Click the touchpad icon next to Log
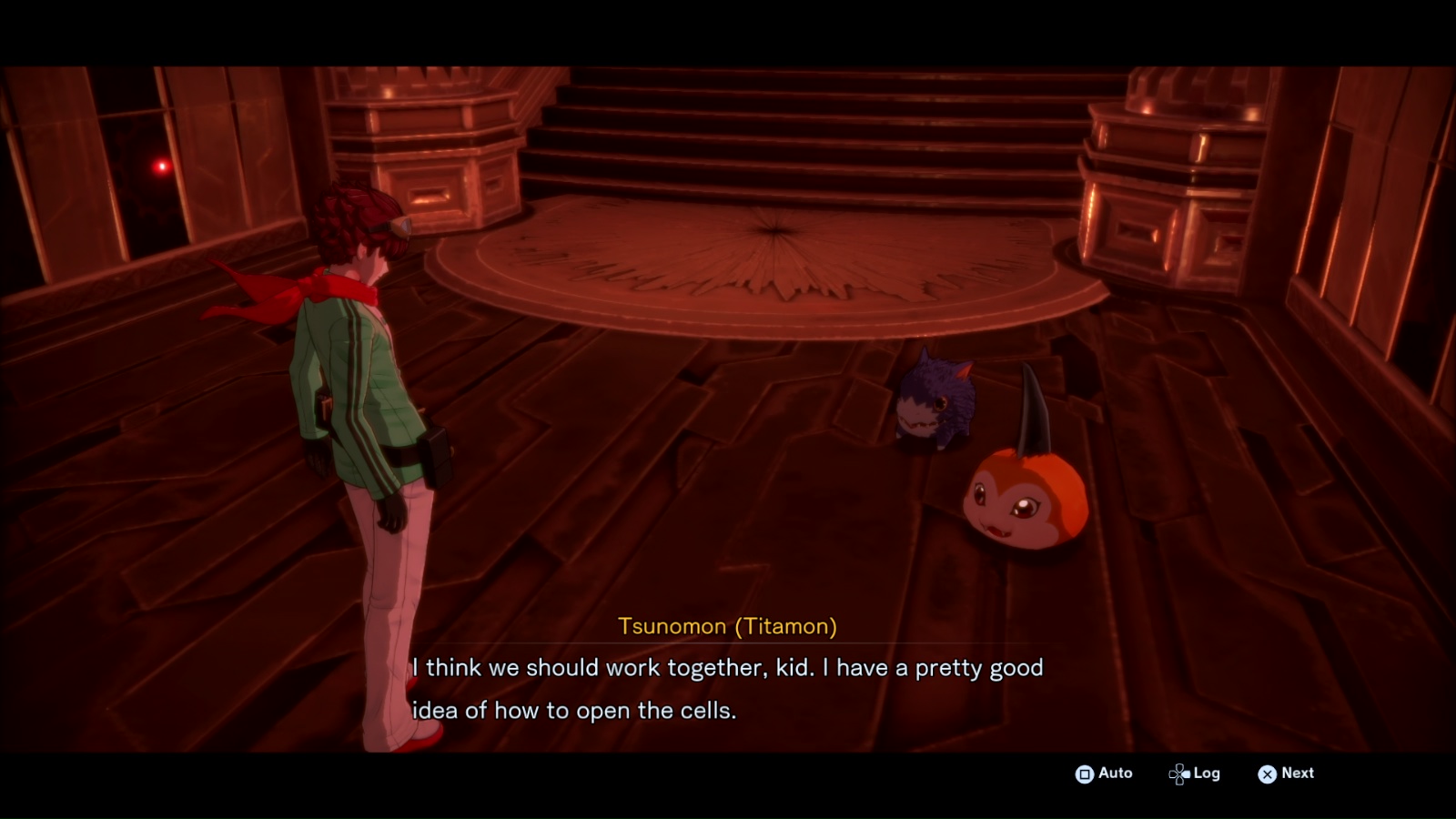This screenshot has width=1456, height=819. click(1179, 773)
